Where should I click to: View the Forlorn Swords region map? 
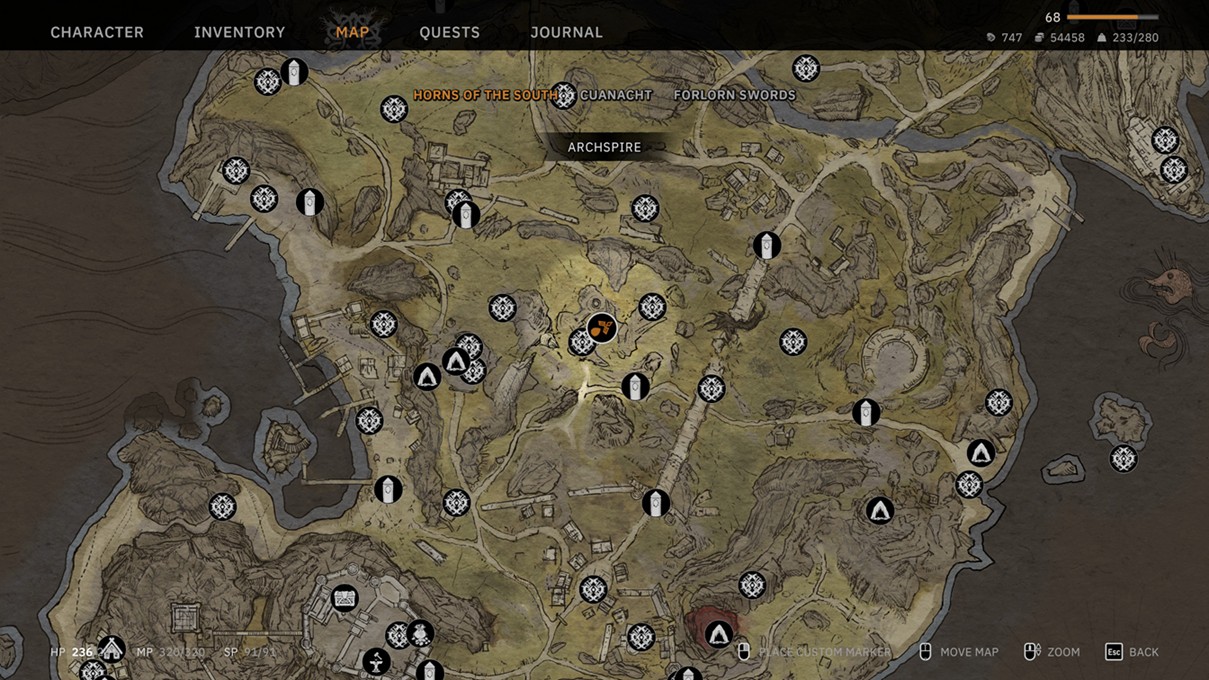click(735, 95)
